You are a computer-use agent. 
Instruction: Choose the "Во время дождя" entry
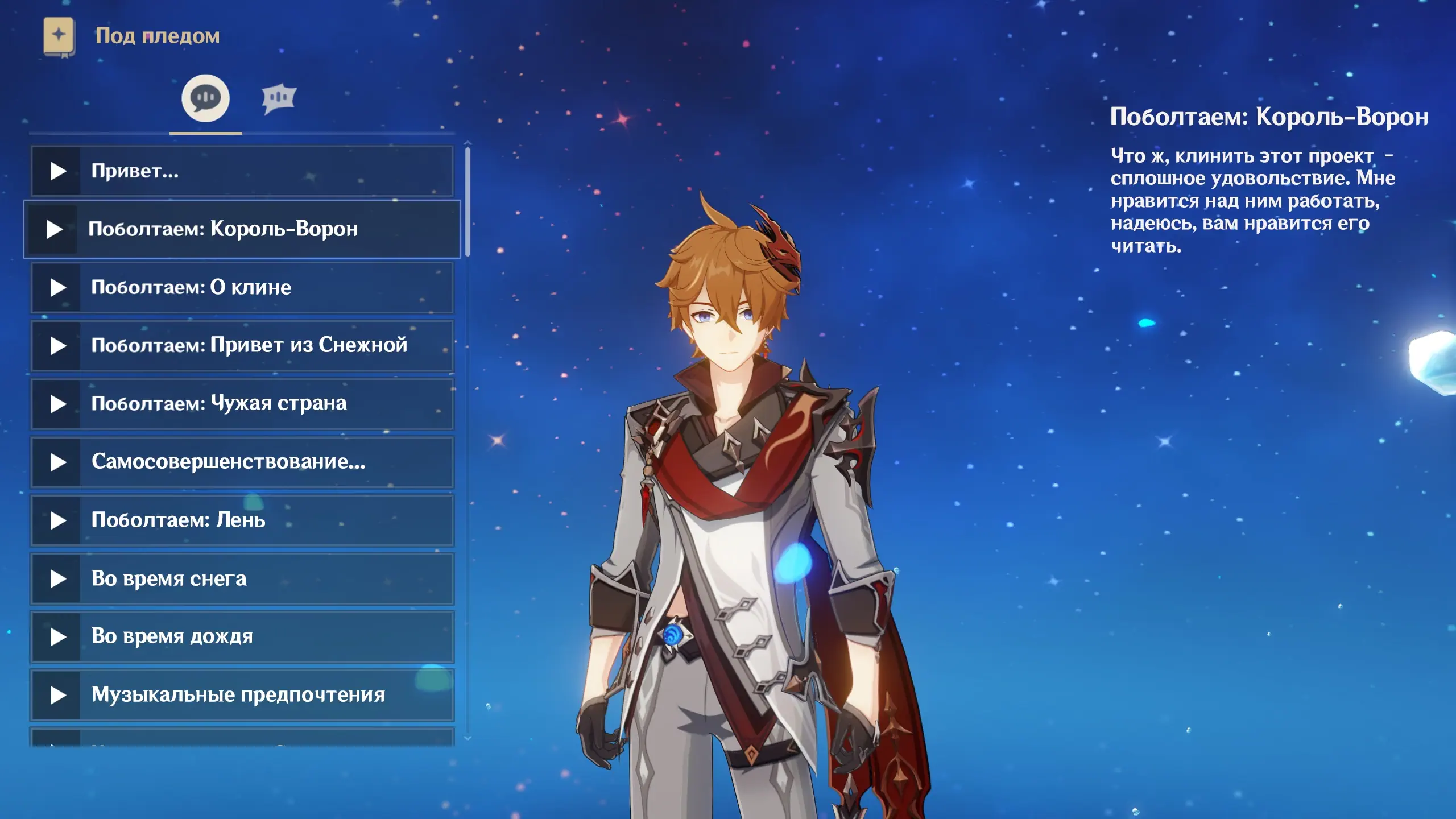point(242,637)
